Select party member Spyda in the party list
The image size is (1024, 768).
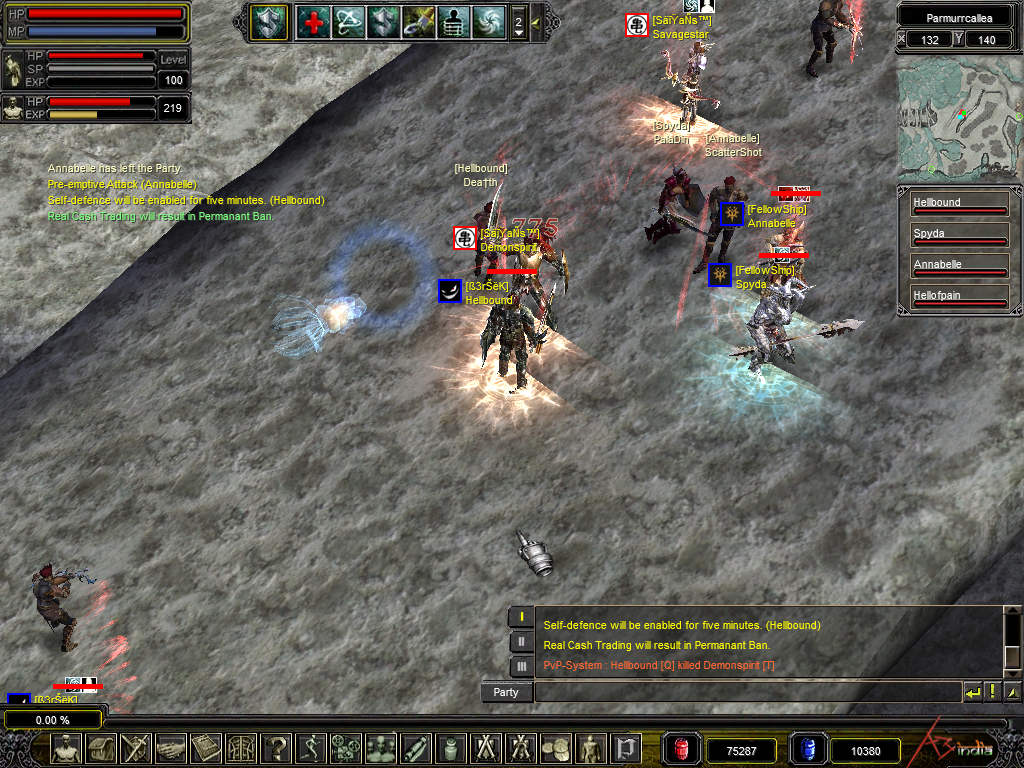click(959, 236)
